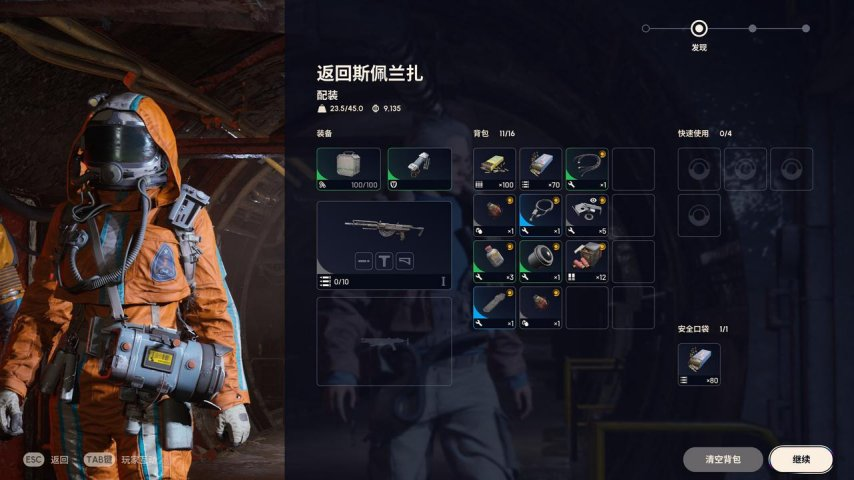Choose the primary machine gun weapon slot
This screenshot has height=480, width=854.
pos(383,238)
